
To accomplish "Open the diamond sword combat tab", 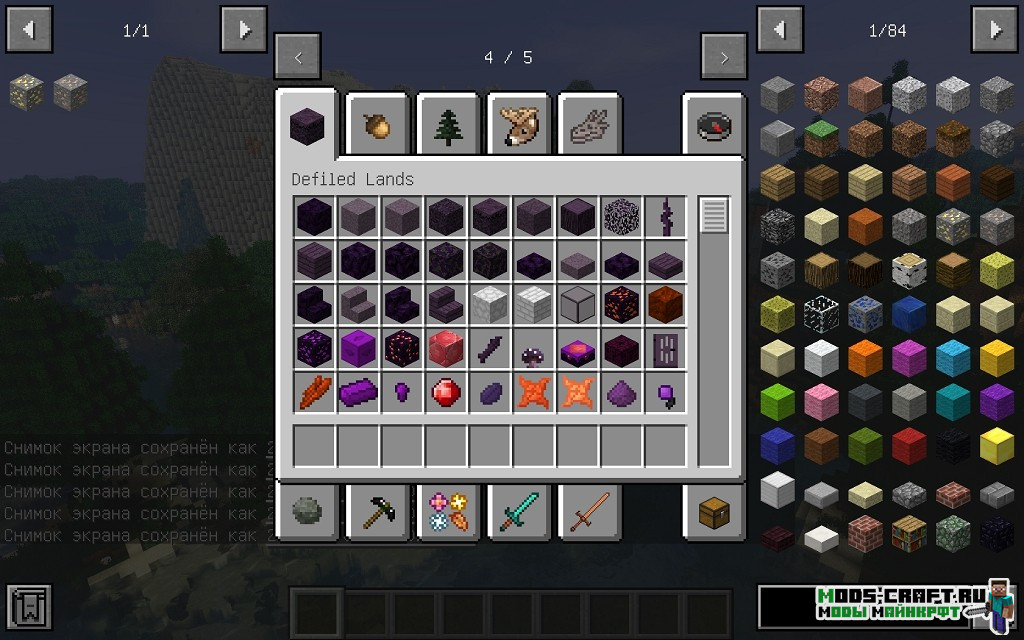I will coord(519,512).
